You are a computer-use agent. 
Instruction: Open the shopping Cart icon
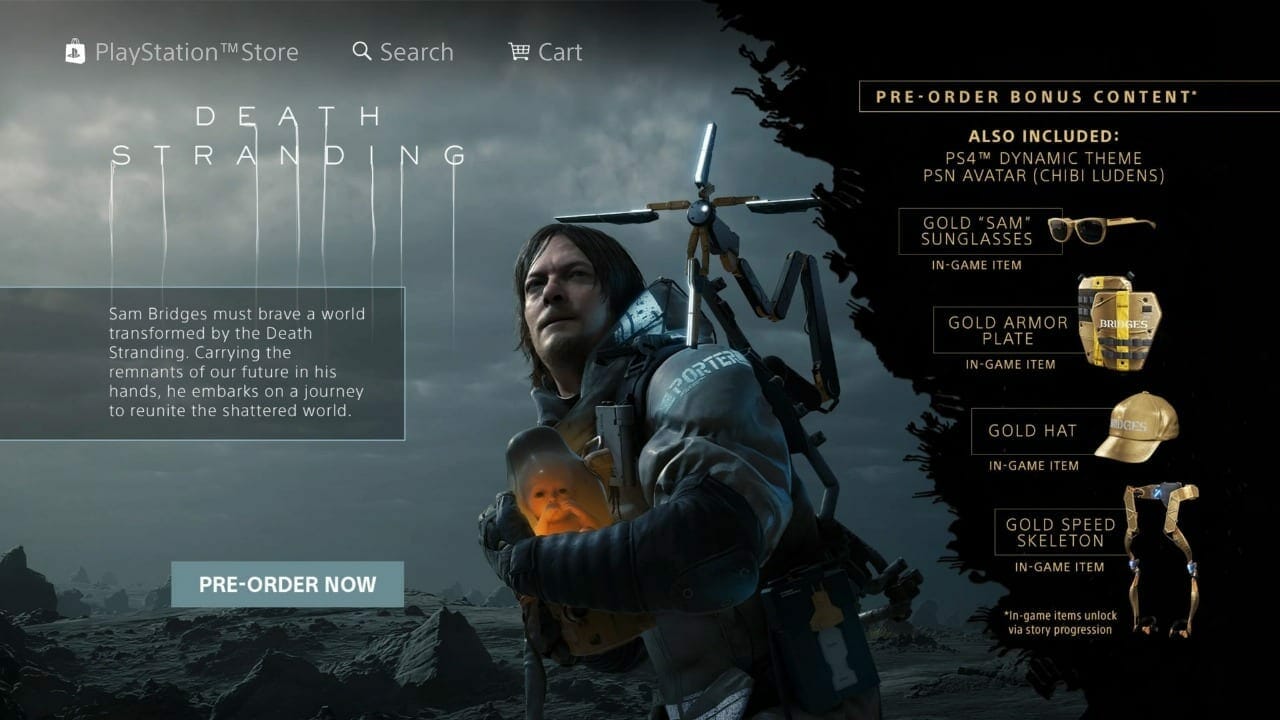point(518,51)
